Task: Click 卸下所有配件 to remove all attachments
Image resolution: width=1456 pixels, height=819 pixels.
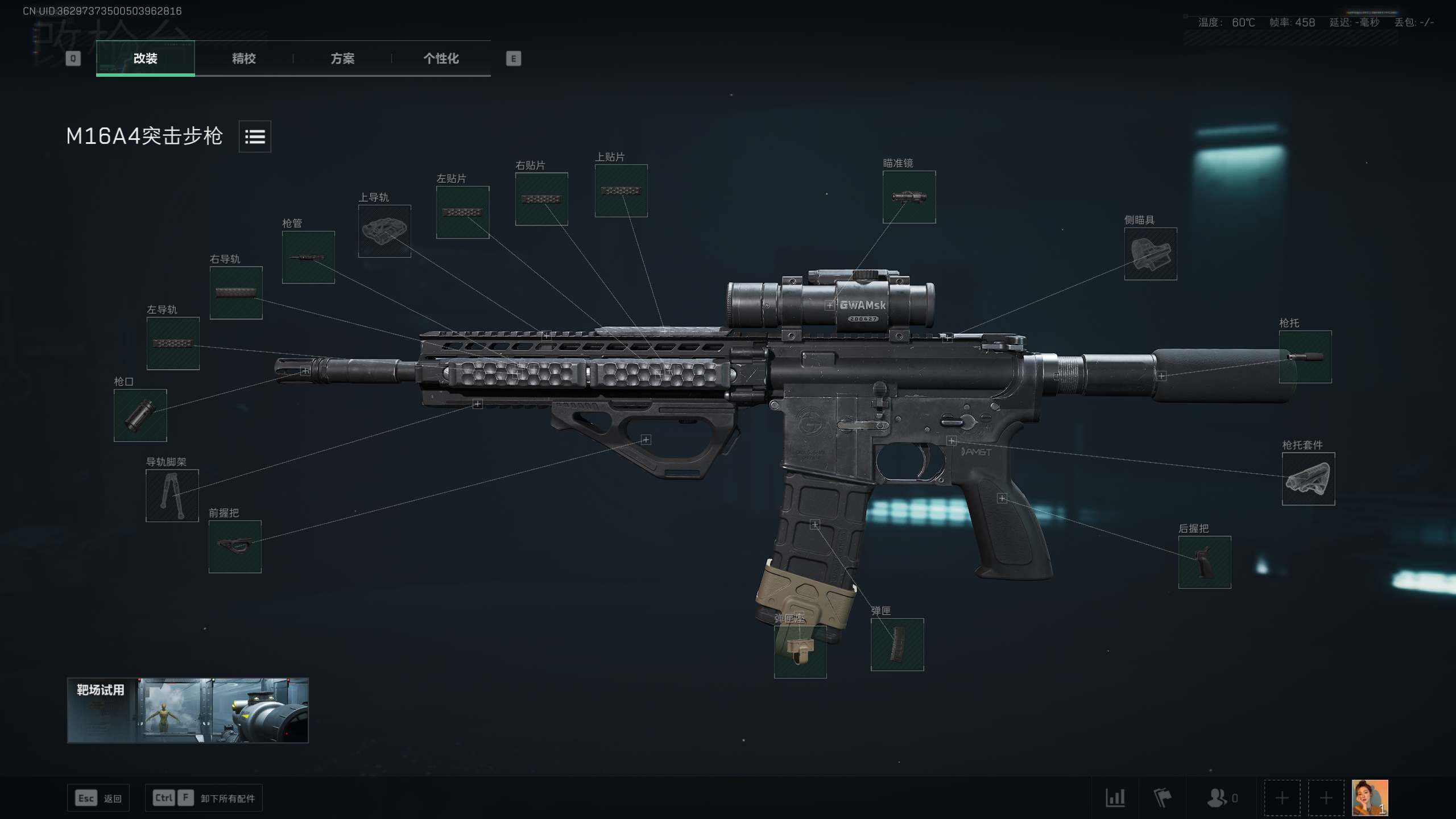Action: (x=204, y=798)
